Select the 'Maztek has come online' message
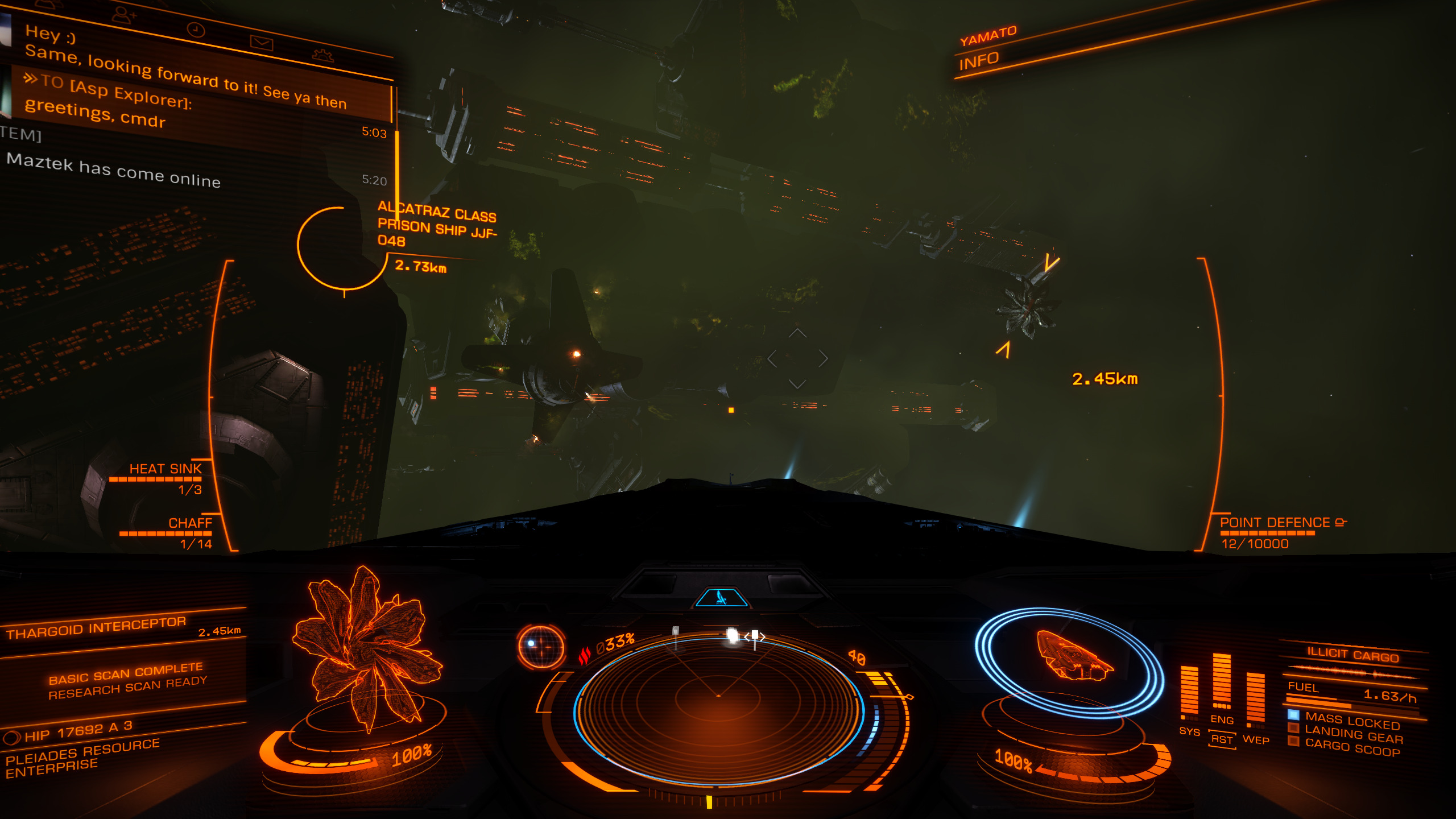 coord(114,171)
